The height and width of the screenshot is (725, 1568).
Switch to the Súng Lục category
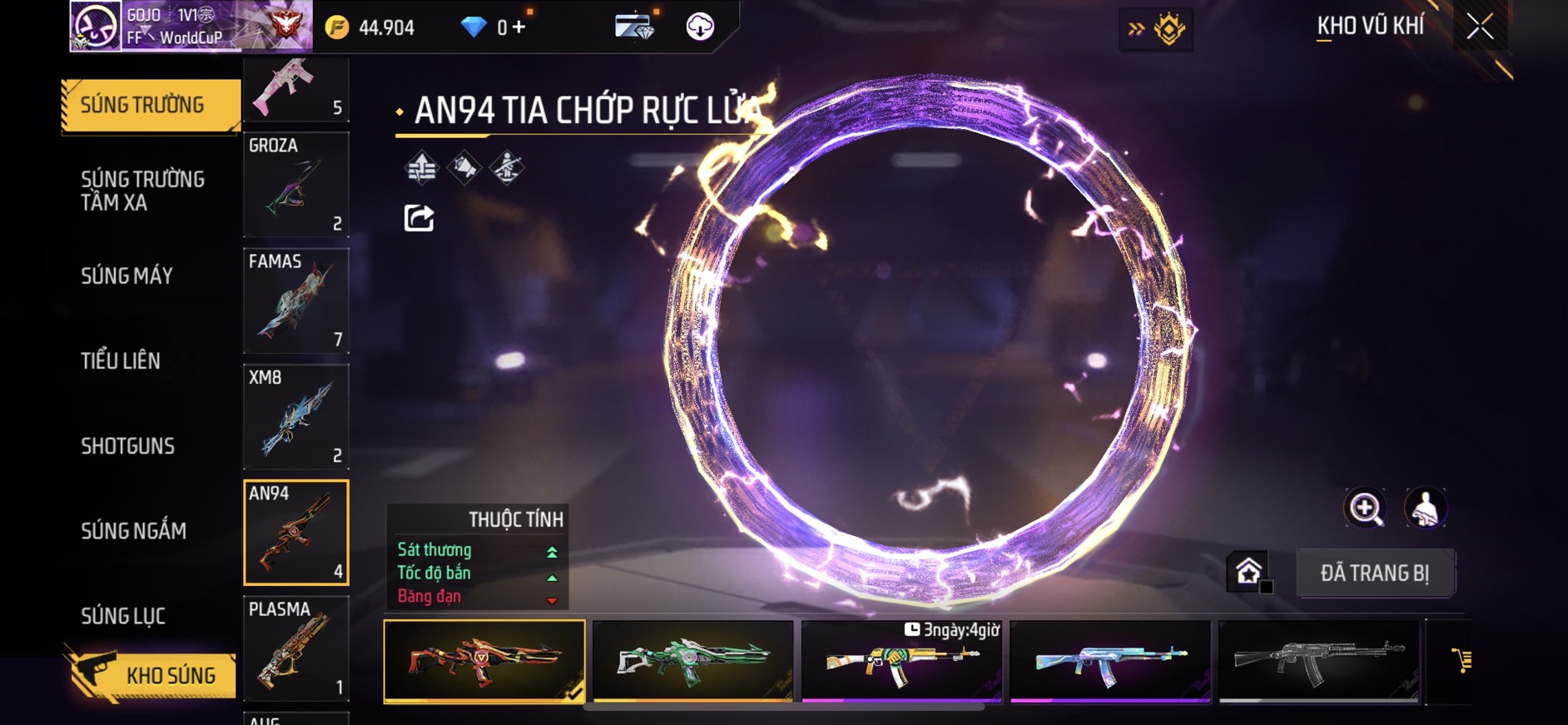click(x=123, y=616)
